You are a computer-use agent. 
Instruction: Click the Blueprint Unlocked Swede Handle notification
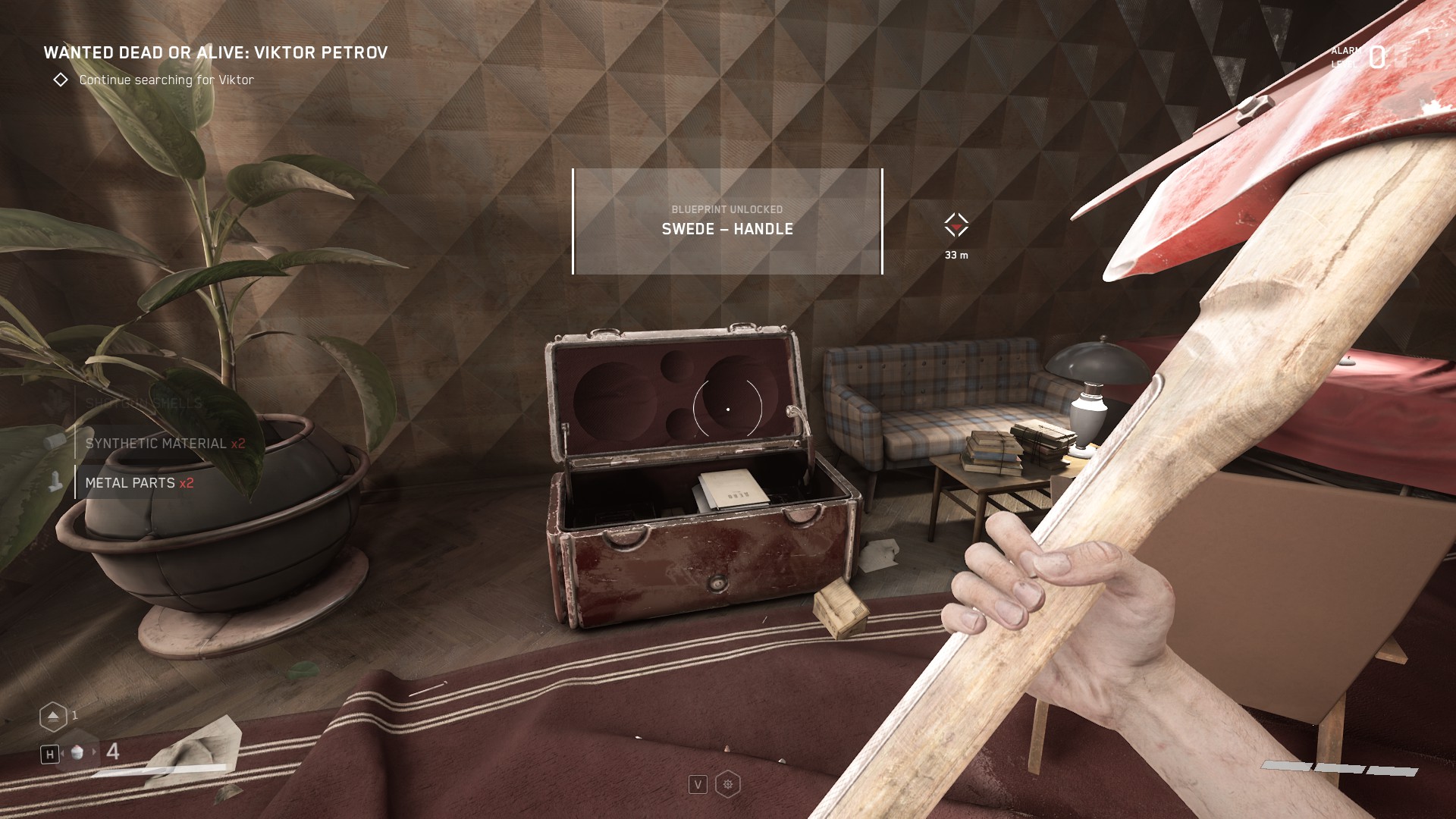(x=727, y=221)
